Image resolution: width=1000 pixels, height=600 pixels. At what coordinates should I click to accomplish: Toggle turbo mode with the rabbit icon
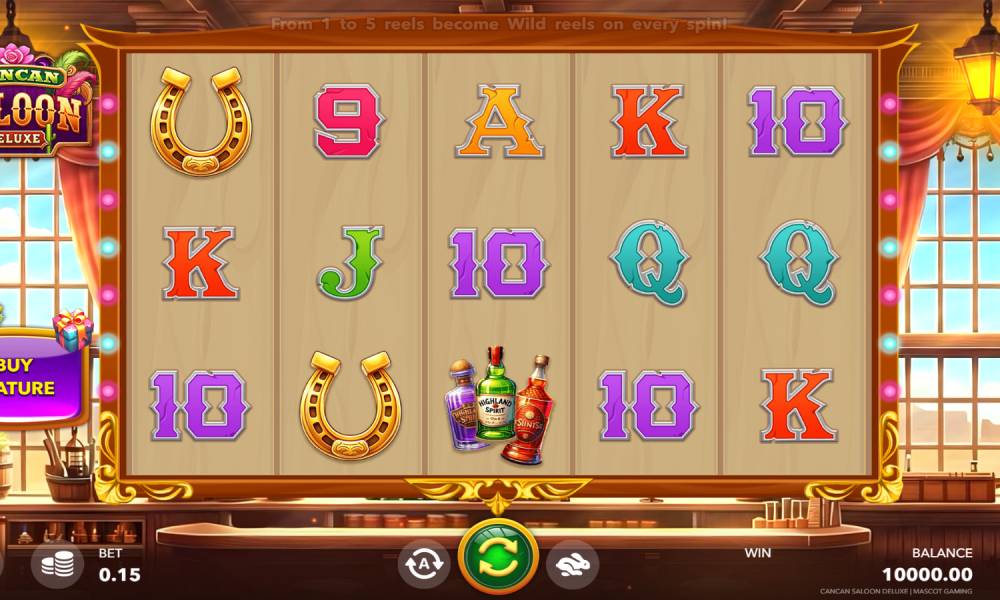573,564
